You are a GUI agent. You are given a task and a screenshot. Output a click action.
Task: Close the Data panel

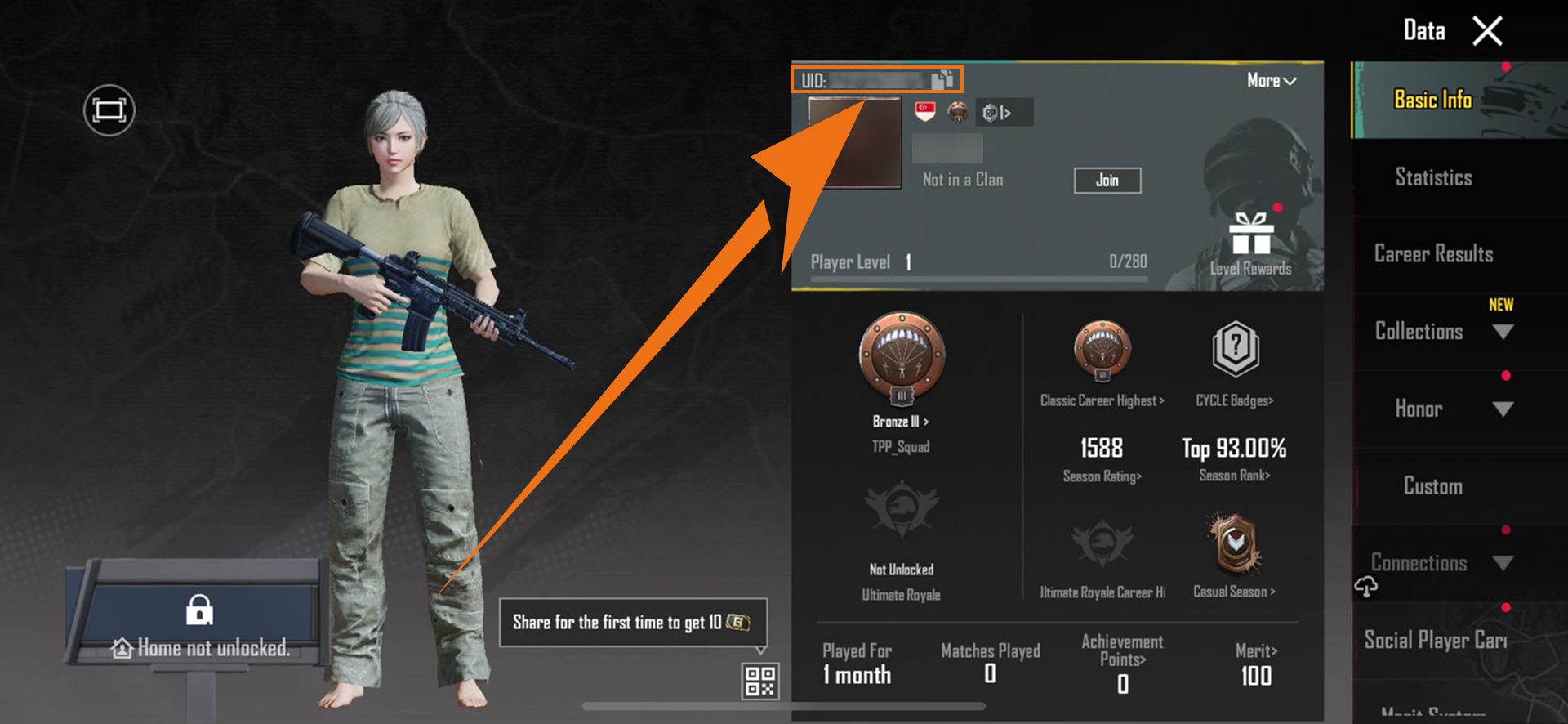[1487, 32]
